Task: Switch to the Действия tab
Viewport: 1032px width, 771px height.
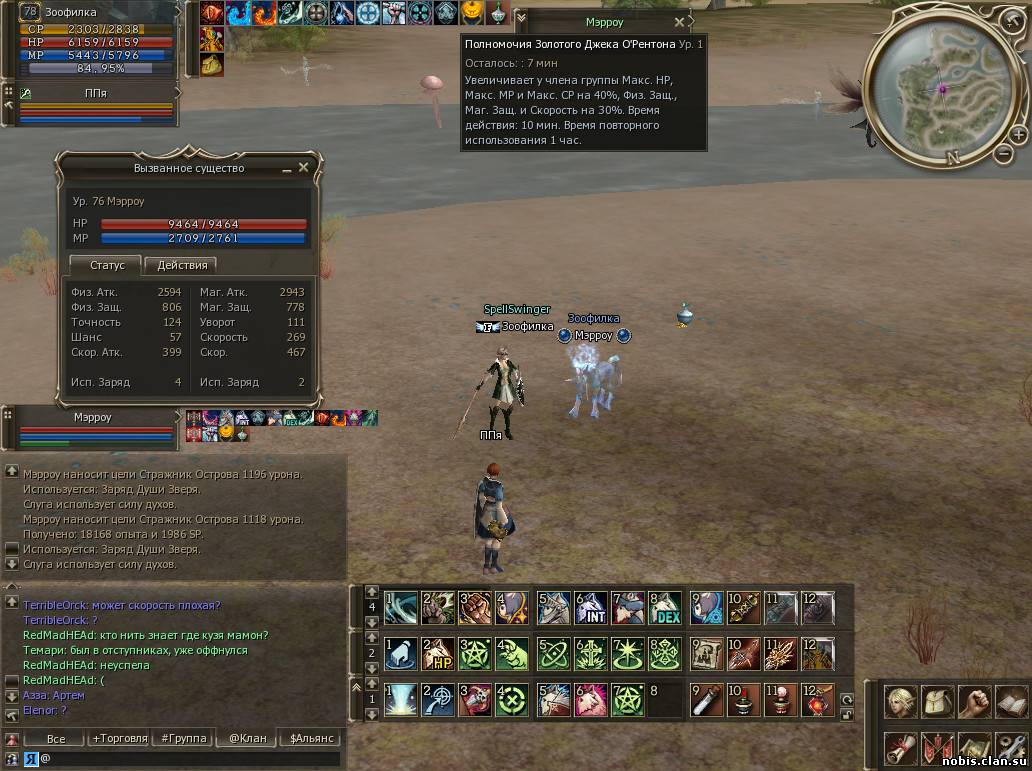Action: (x=181, y=265)
